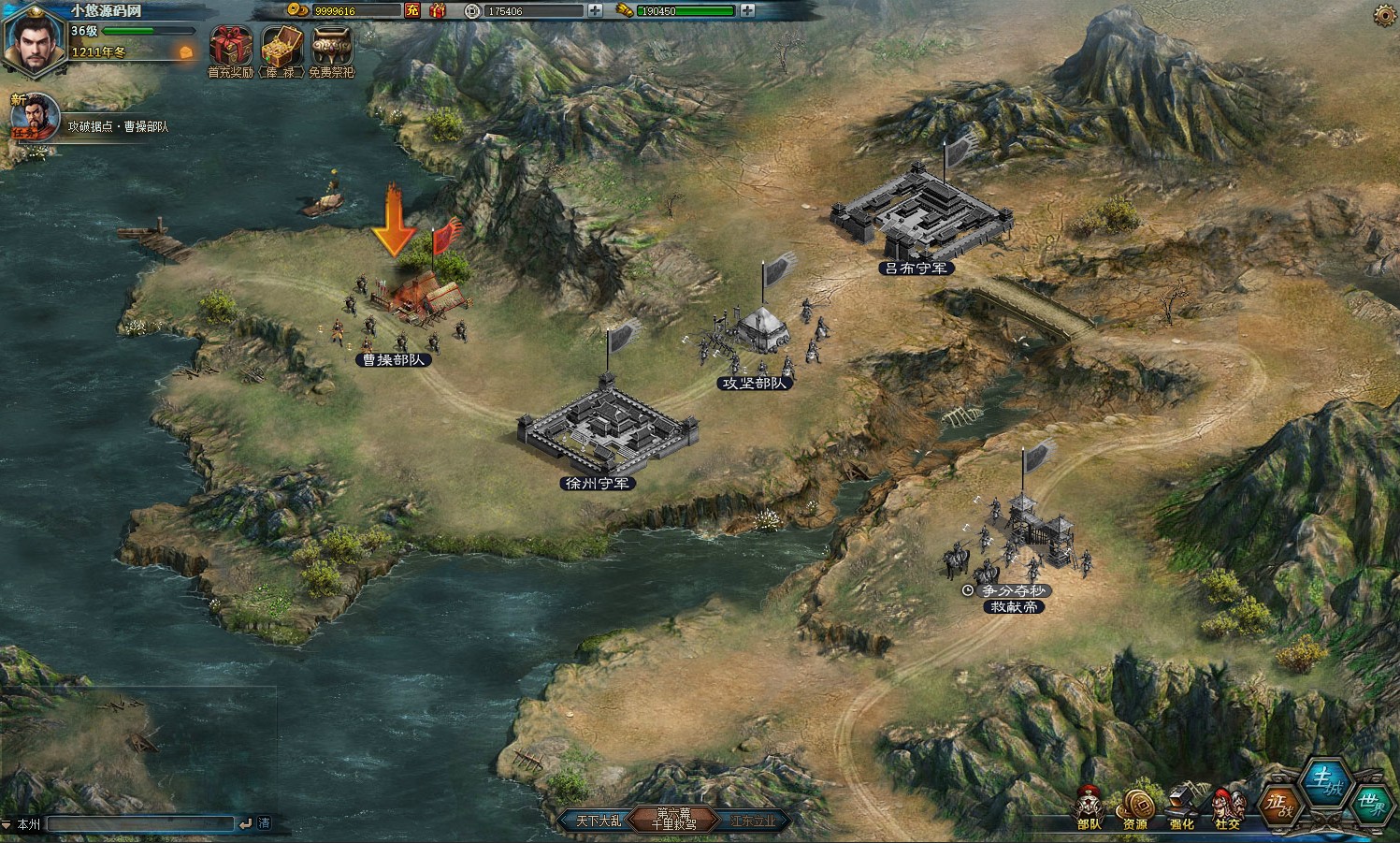Open the 首充奖励 first-recharge gift box
This screenshot has height=843, width=1400.
tap(230, 48)
